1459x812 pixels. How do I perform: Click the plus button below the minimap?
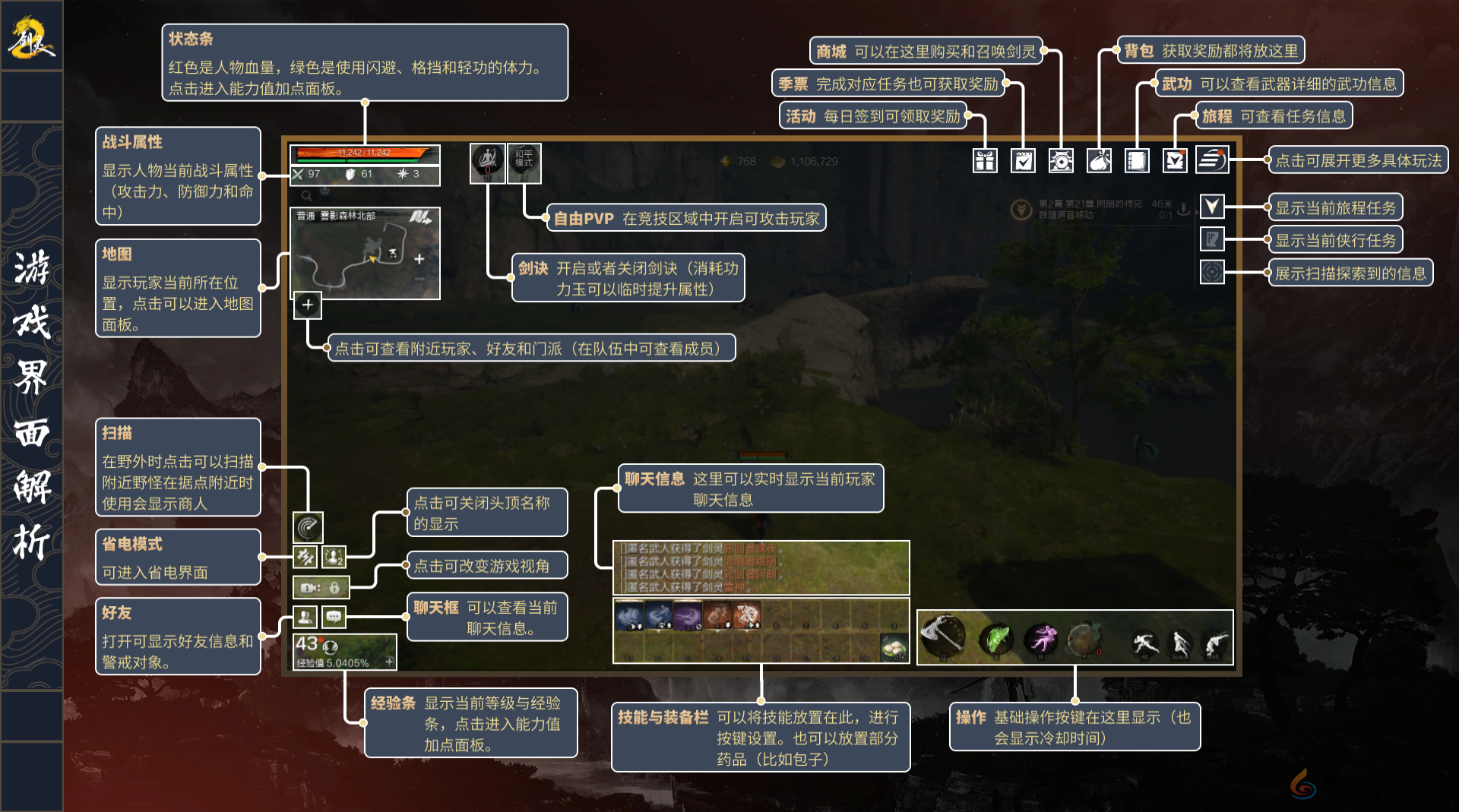pyautogui.click(x=308, y=305)
